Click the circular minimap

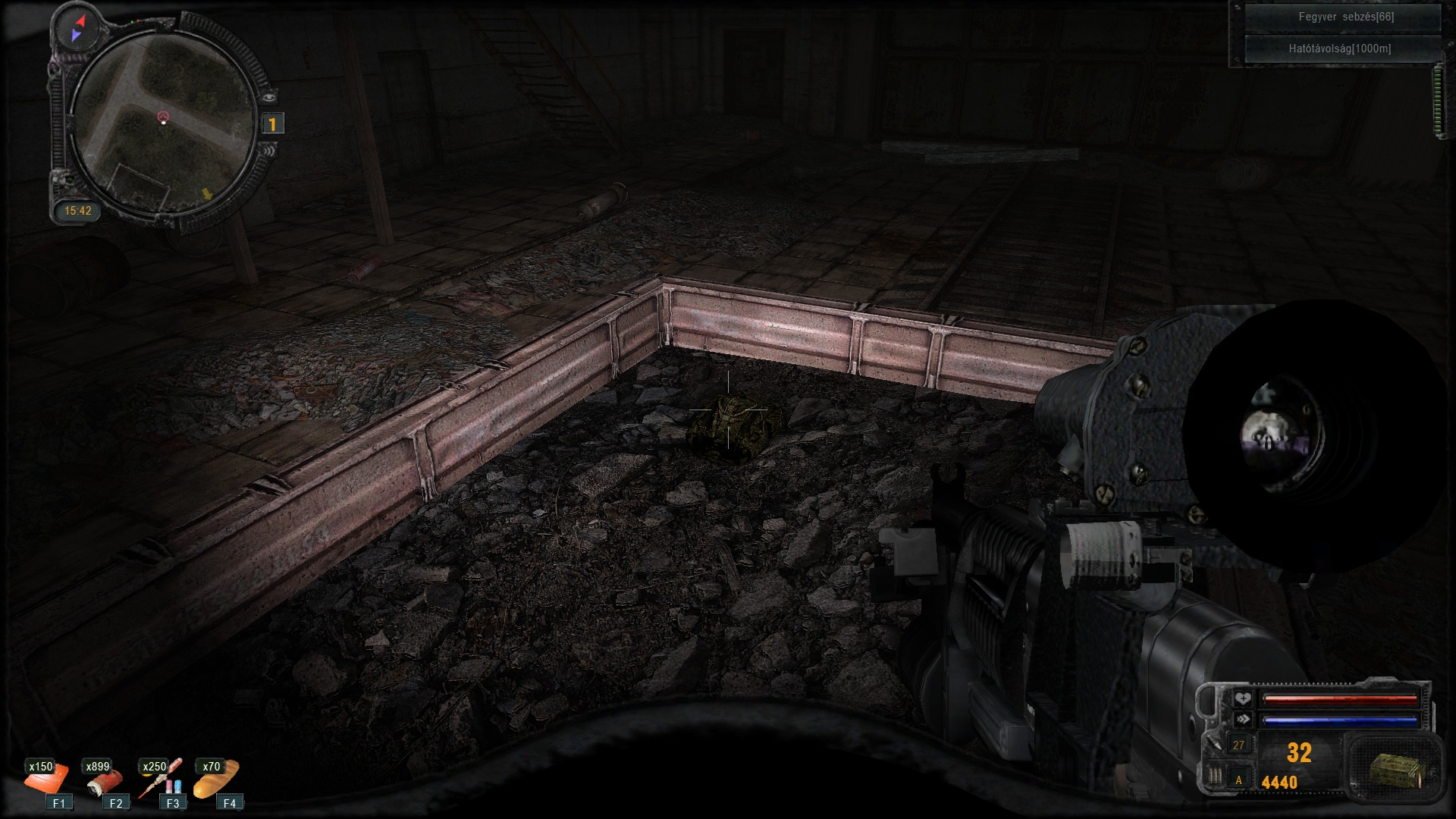(x=163, y=121)
